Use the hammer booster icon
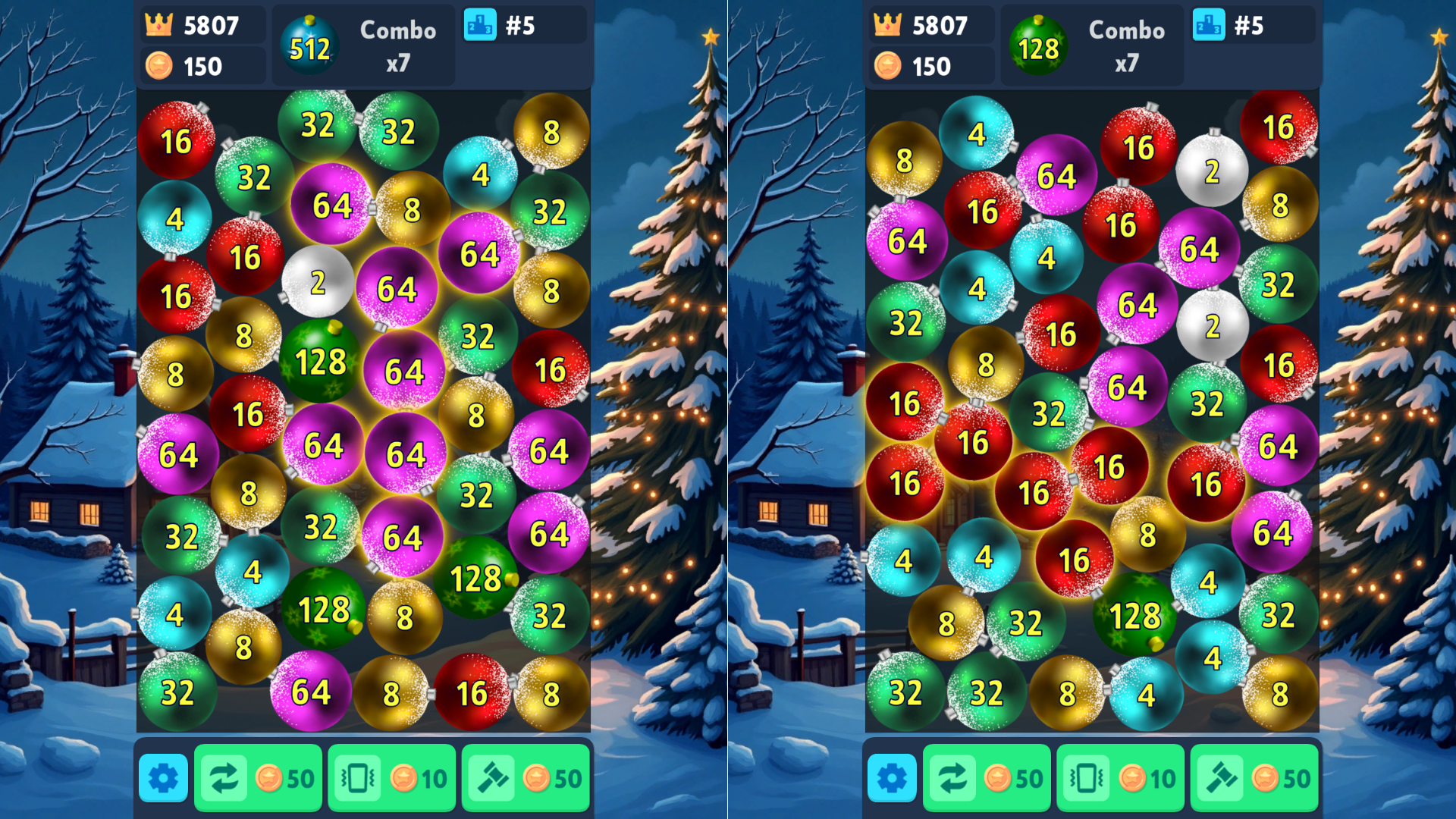Image resolution: width=1456 pixels, height=819 pixels. click(x=492, y=777)
